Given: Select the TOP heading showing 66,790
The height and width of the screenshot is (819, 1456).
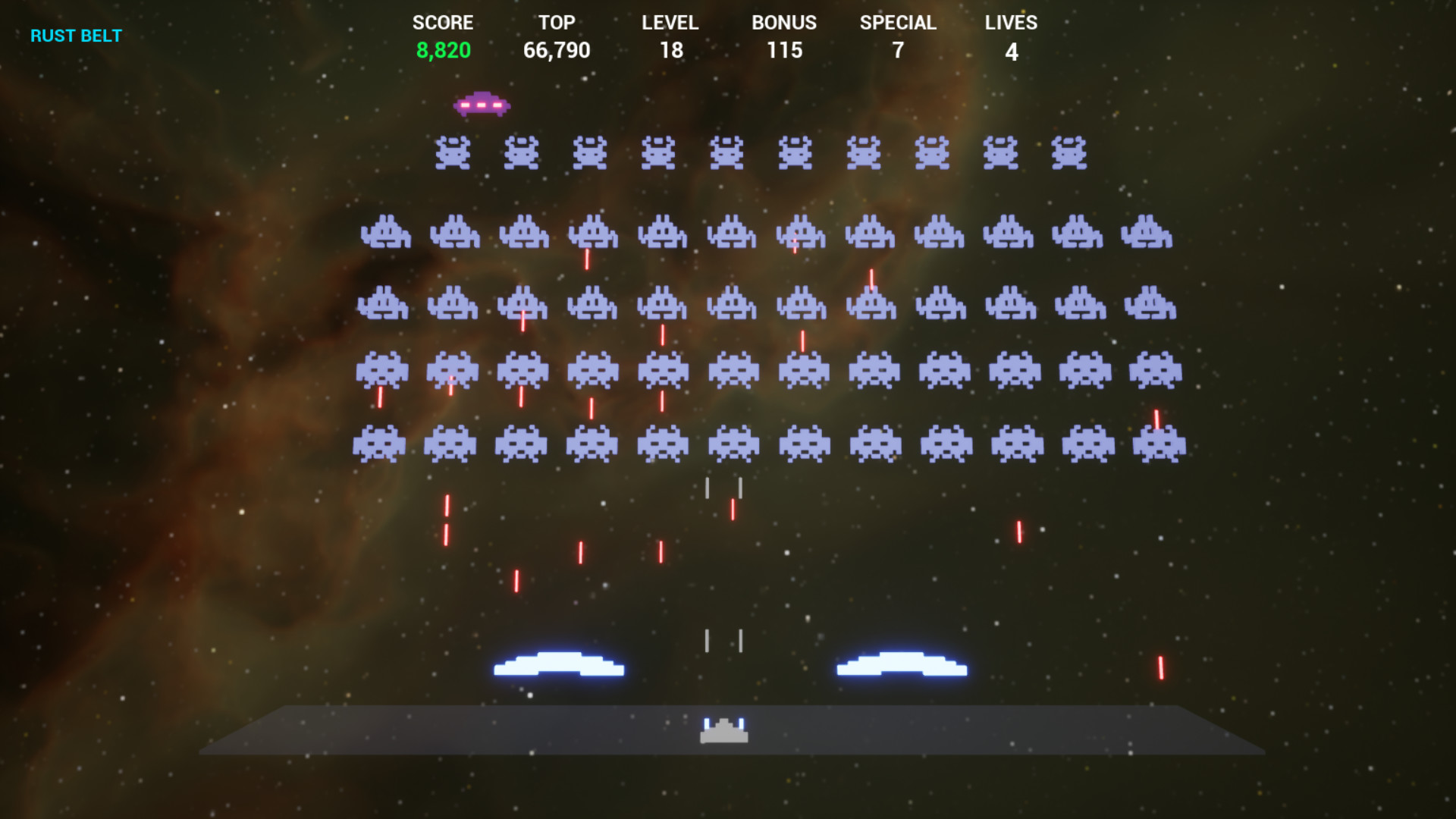Looking at the screenshot, I should click(x=557, y=22).
